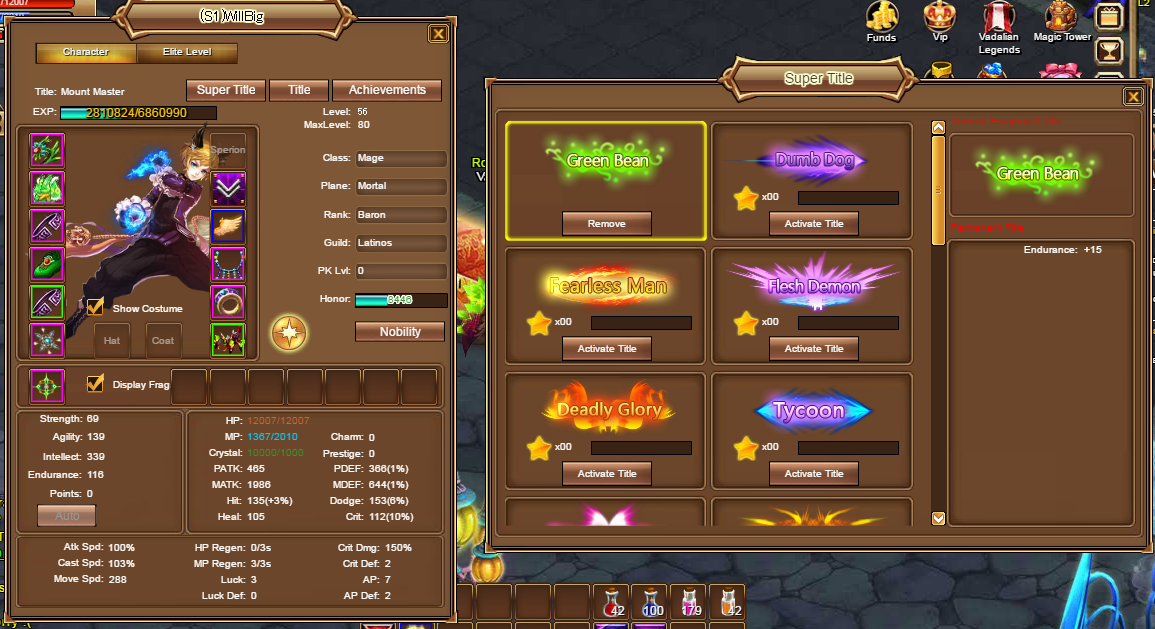Open the Achievements panel
Image resolution: width=1155 pixels, height=629 pixels.
tap(387, 90)
